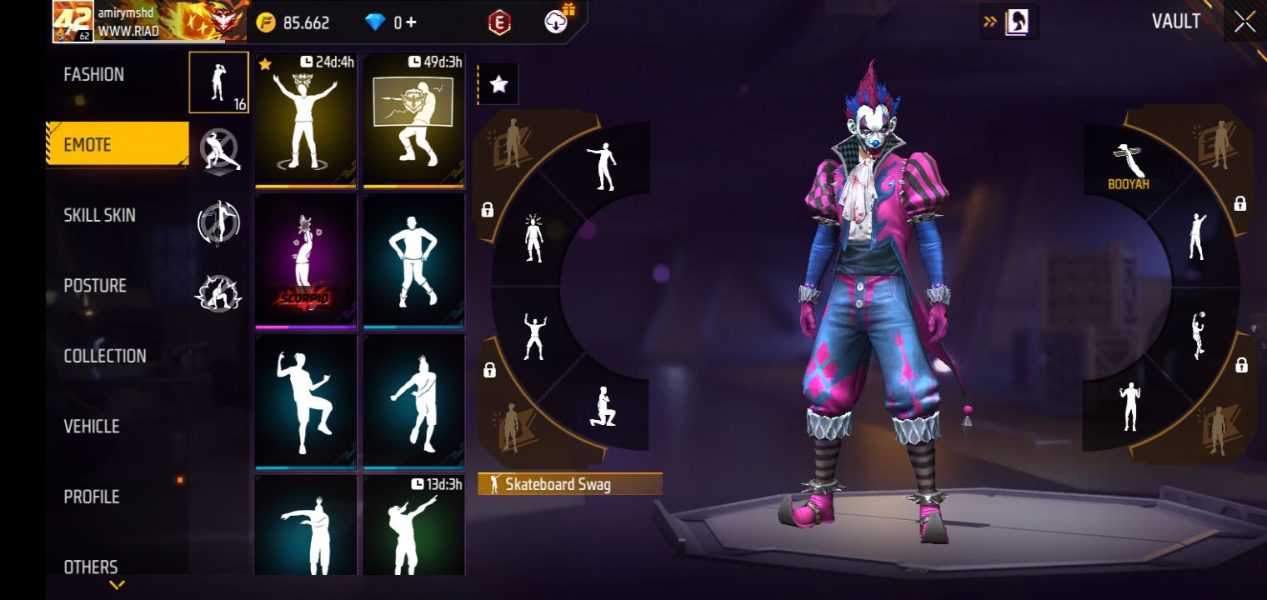
Task: Close the Vault with the X button
Action: coord(1244,22)
